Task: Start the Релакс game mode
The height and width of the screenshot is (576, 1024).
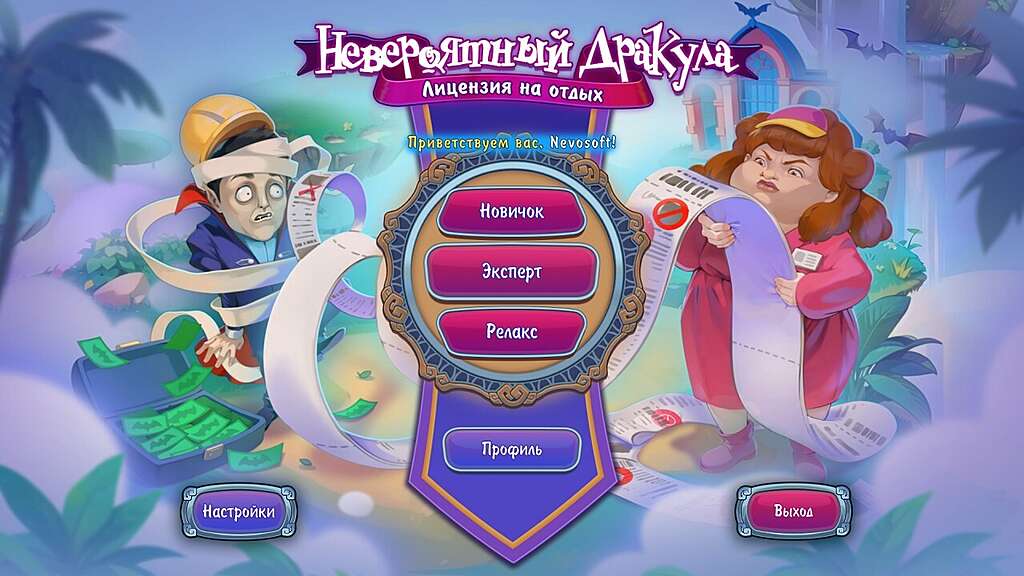Action: tap(511, 332)
